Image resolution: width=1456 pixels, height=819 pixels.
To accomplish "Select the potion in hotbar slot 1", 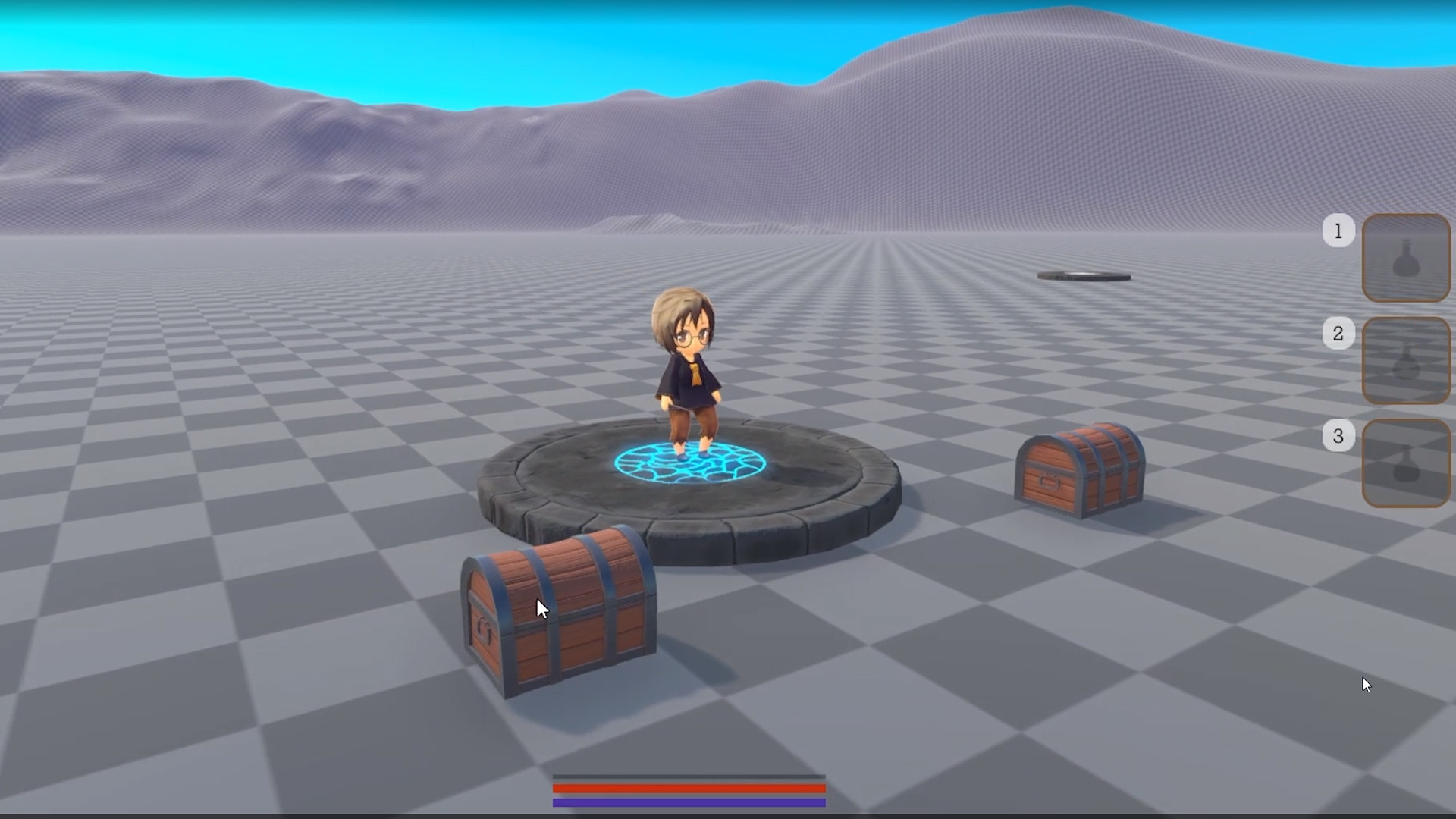I will click(x=1406, y=258).
